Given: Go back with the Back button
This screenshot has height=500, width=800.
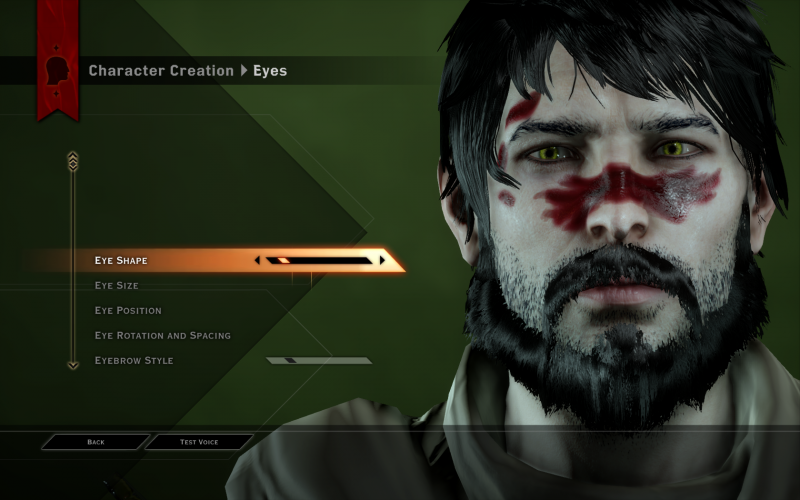Looking at the screenshot, I should click(x=96, y=442).
